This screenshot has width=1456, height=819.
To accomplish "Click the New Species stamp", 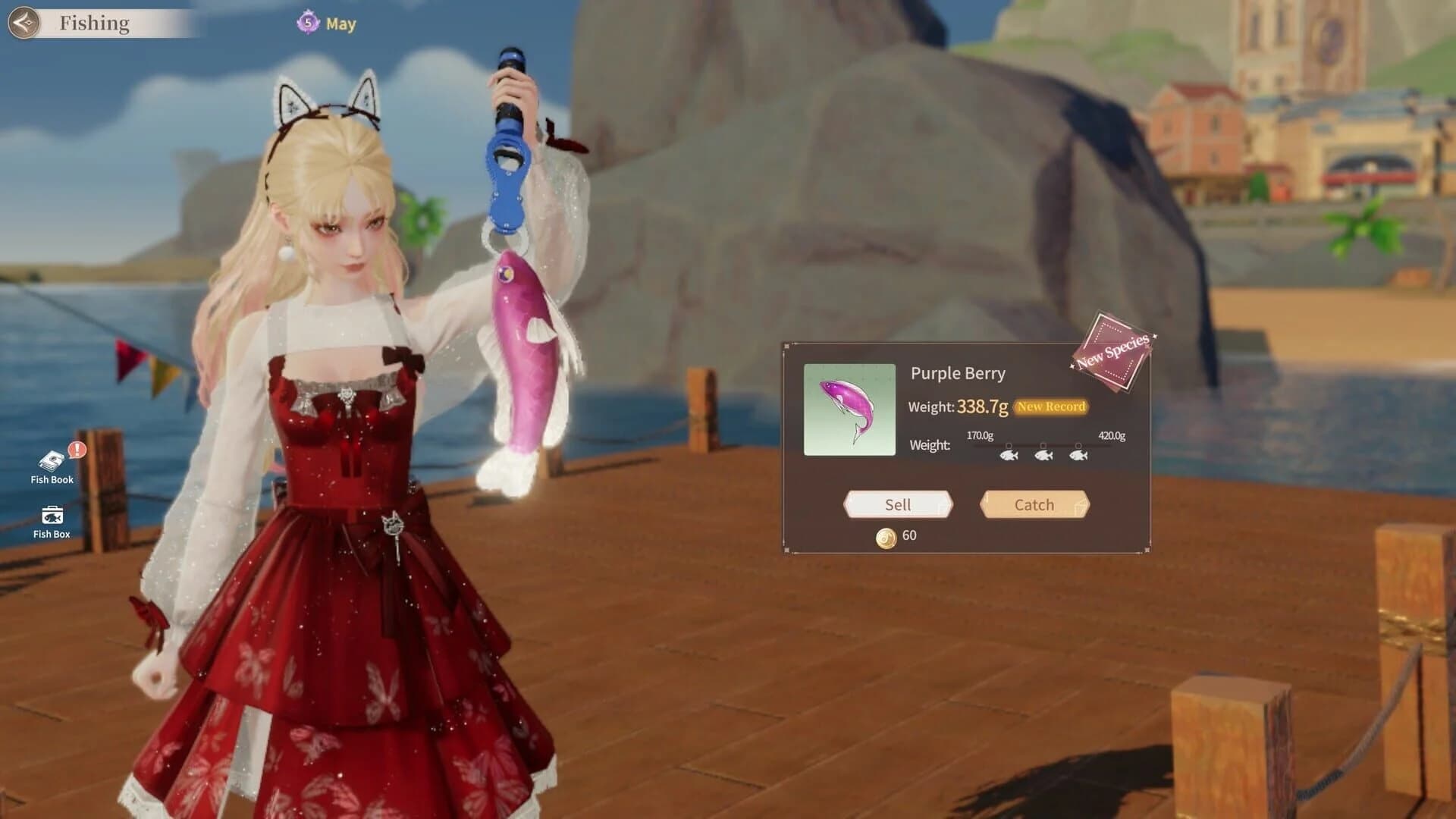I will (x=1112, y=351).
